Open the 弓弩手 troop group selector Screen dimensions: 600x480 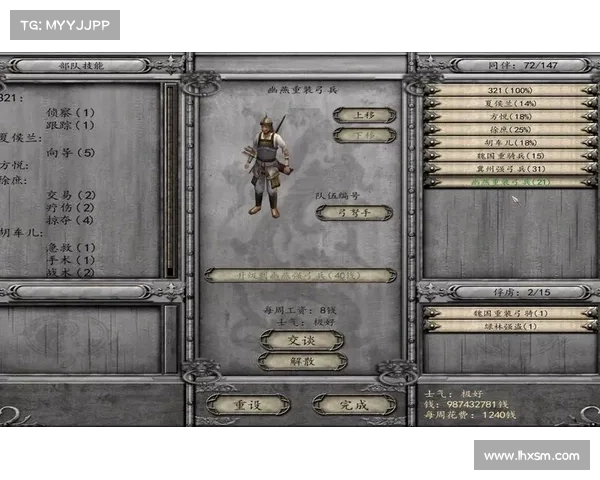354,212
